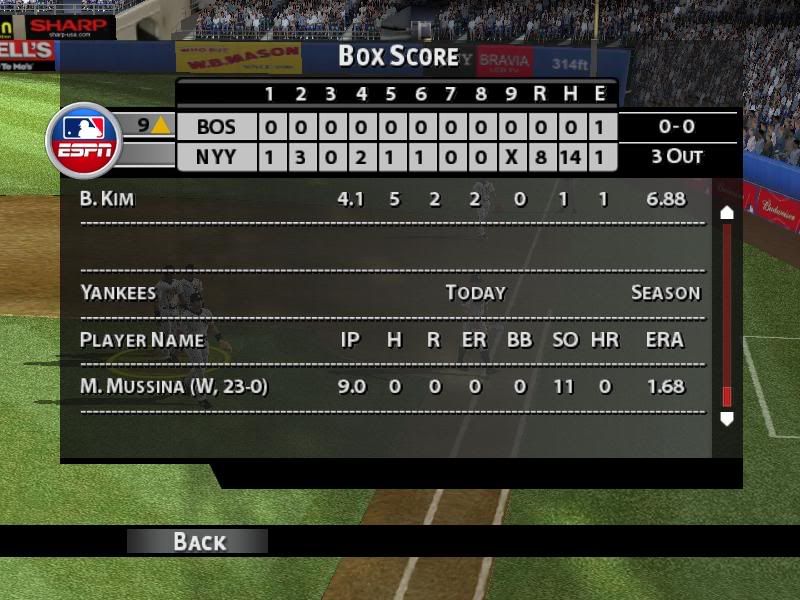800x600 pixels.
Task: Click the box score scroll-up arrow
Action: click(x=727, y=212)
